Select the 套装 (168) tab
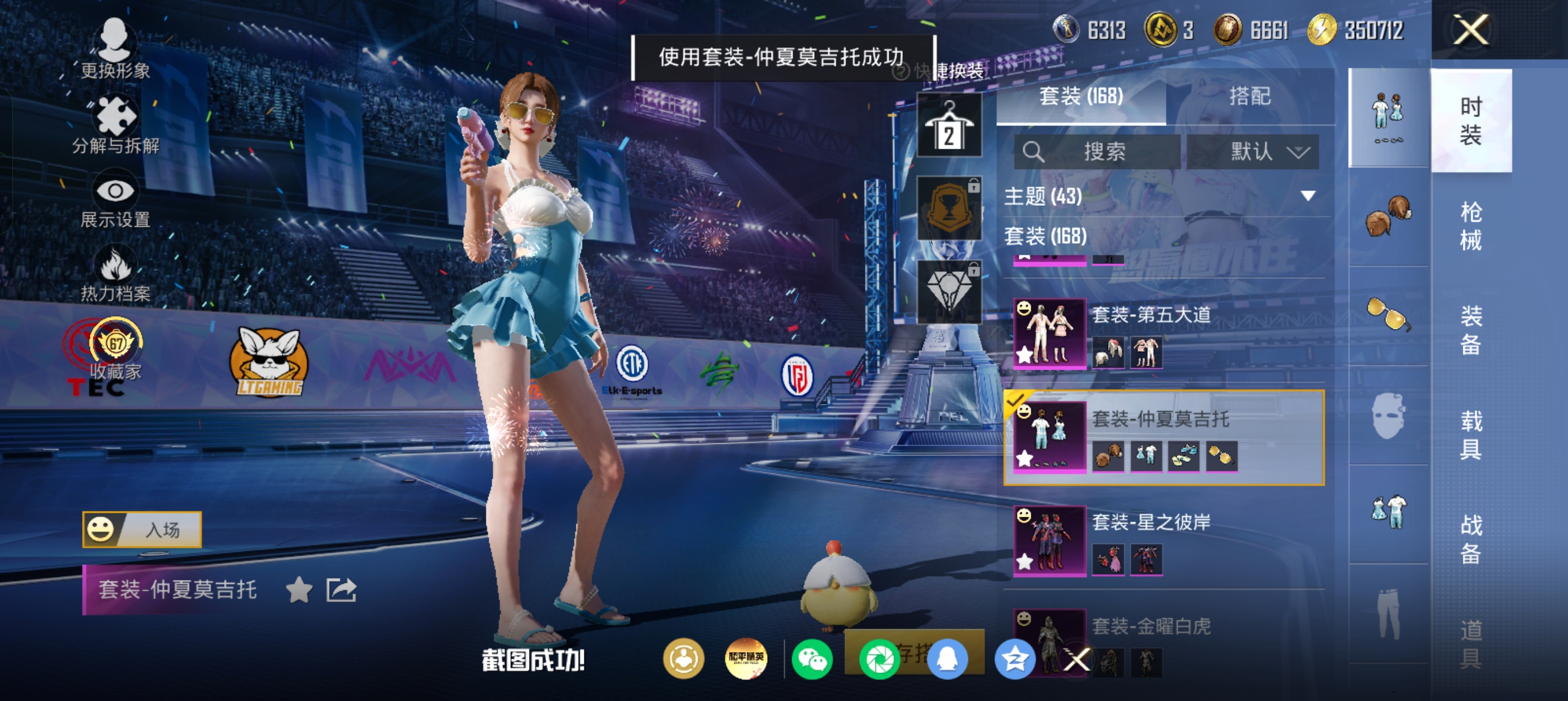 pos(1081,96)
